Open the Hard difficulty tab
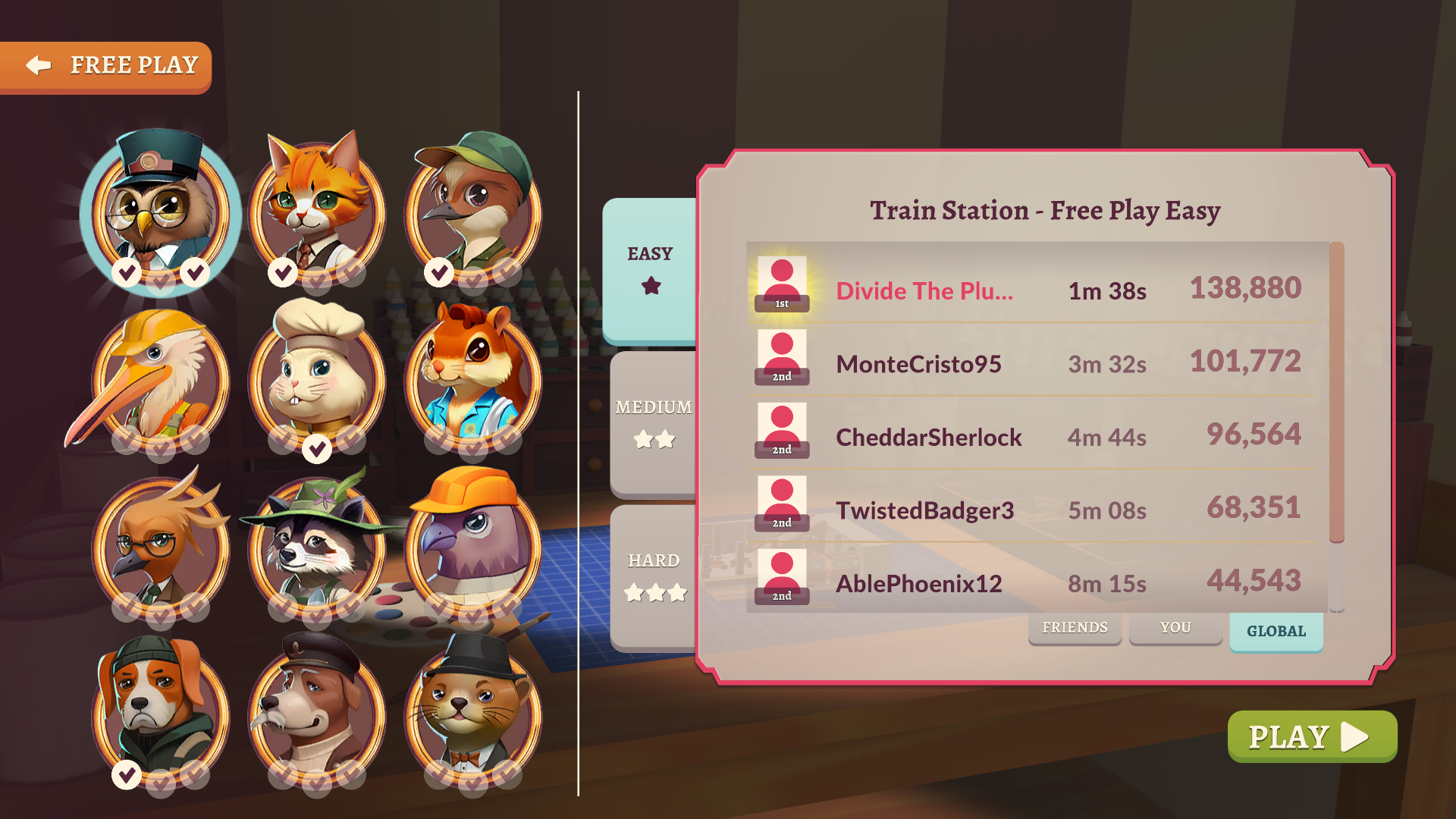 (x=654, y=575)
